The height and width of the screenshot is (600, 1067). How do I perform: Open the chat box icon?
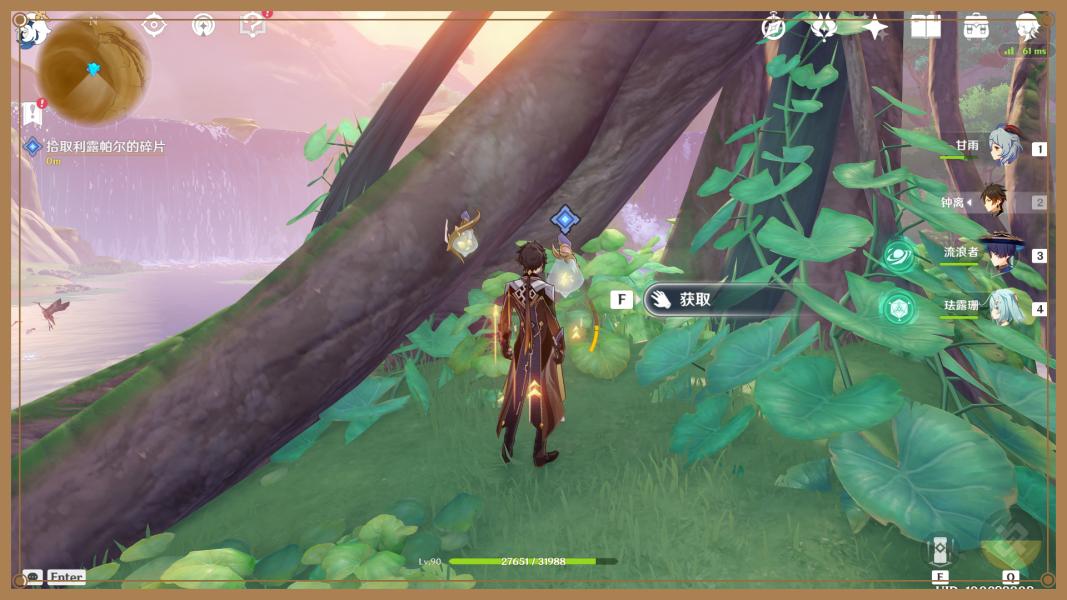(33, 577)
